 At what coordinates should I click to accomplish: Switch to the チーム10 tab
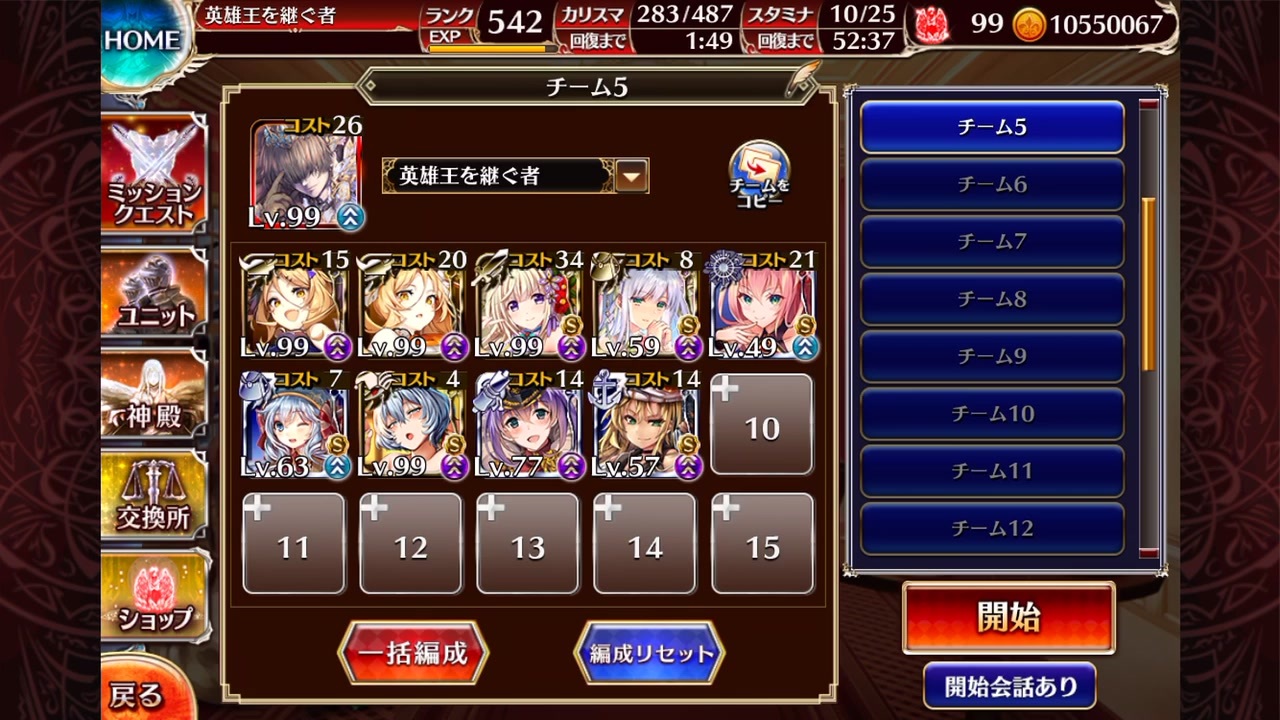pos(991,413)
